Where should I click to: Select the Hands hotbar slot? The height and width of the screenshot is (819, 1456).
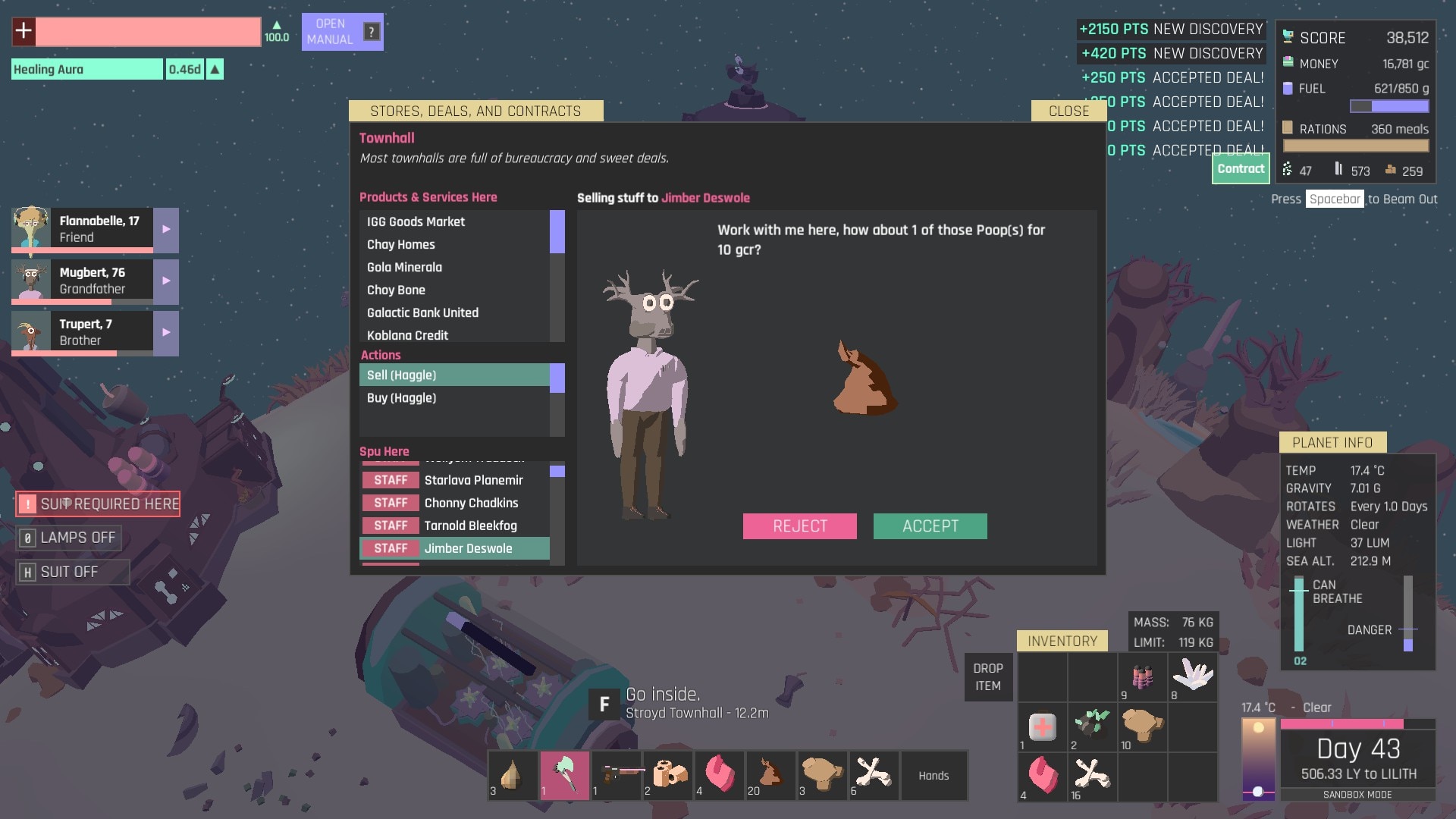933,776
